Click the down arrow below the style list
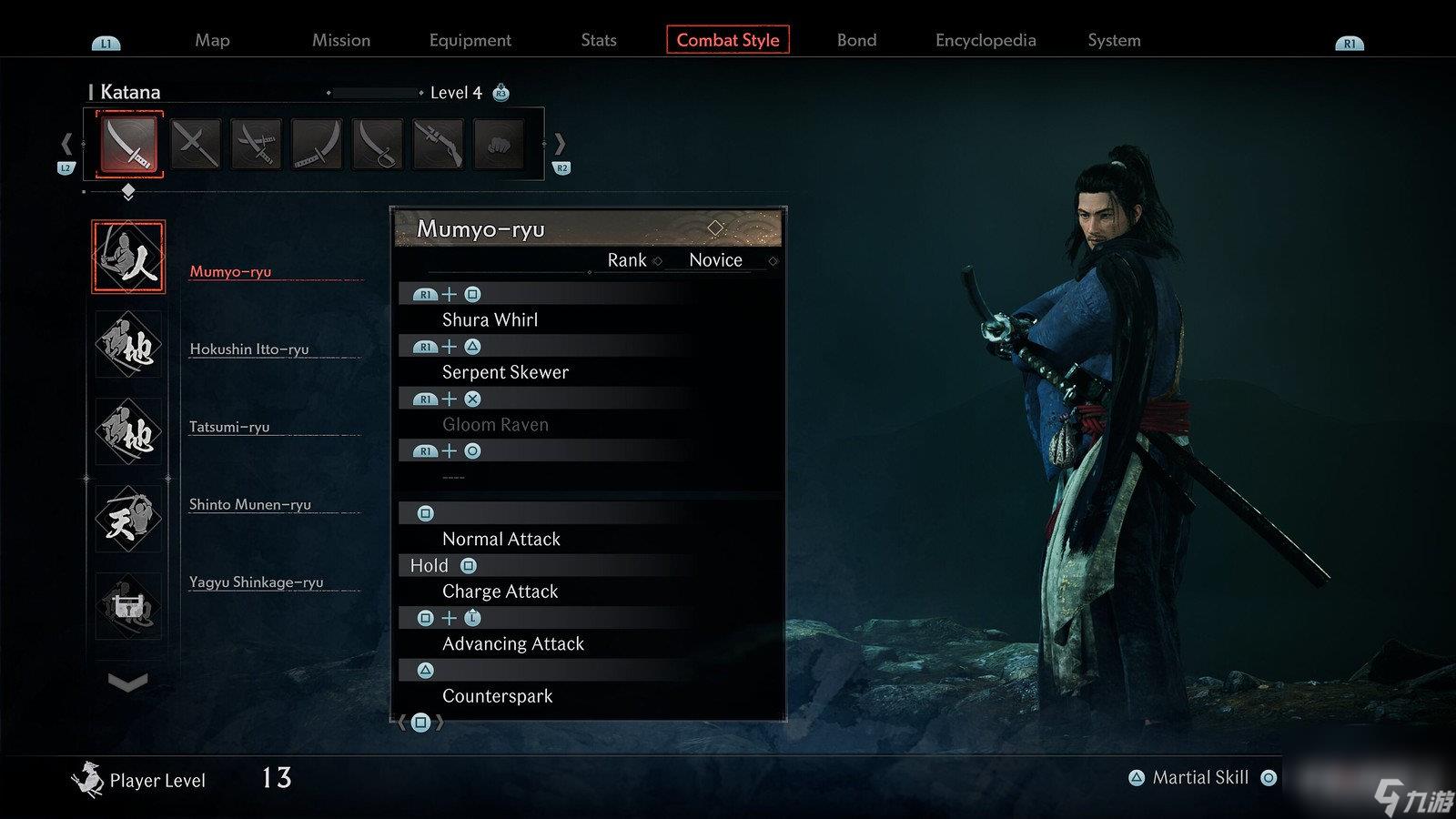1456x819 pixels. click(128, 682)
